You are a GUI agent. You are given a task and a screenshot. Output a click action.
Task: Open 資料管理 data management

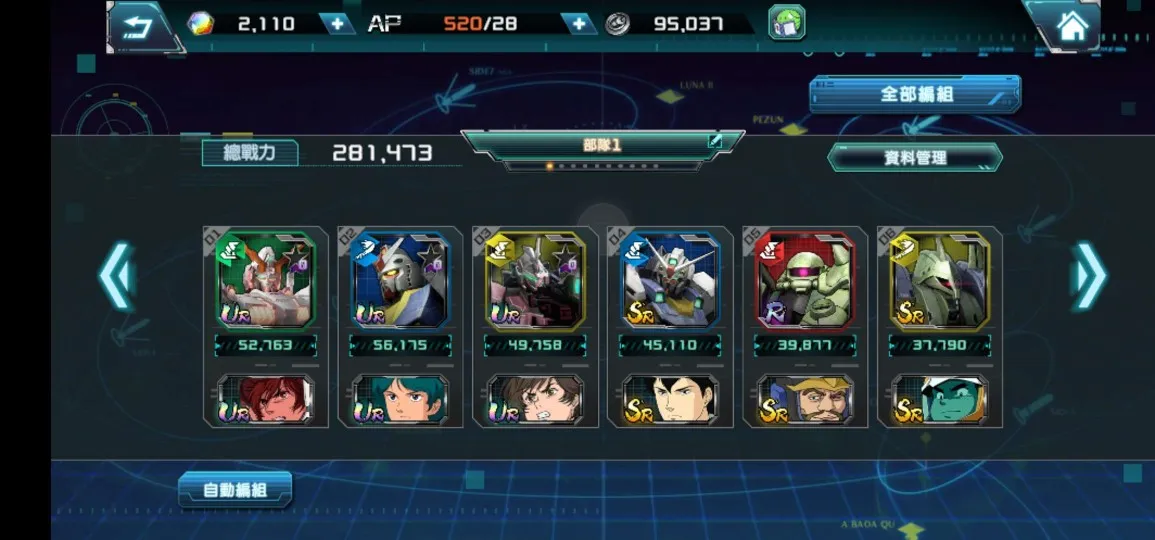coord(915,157)
